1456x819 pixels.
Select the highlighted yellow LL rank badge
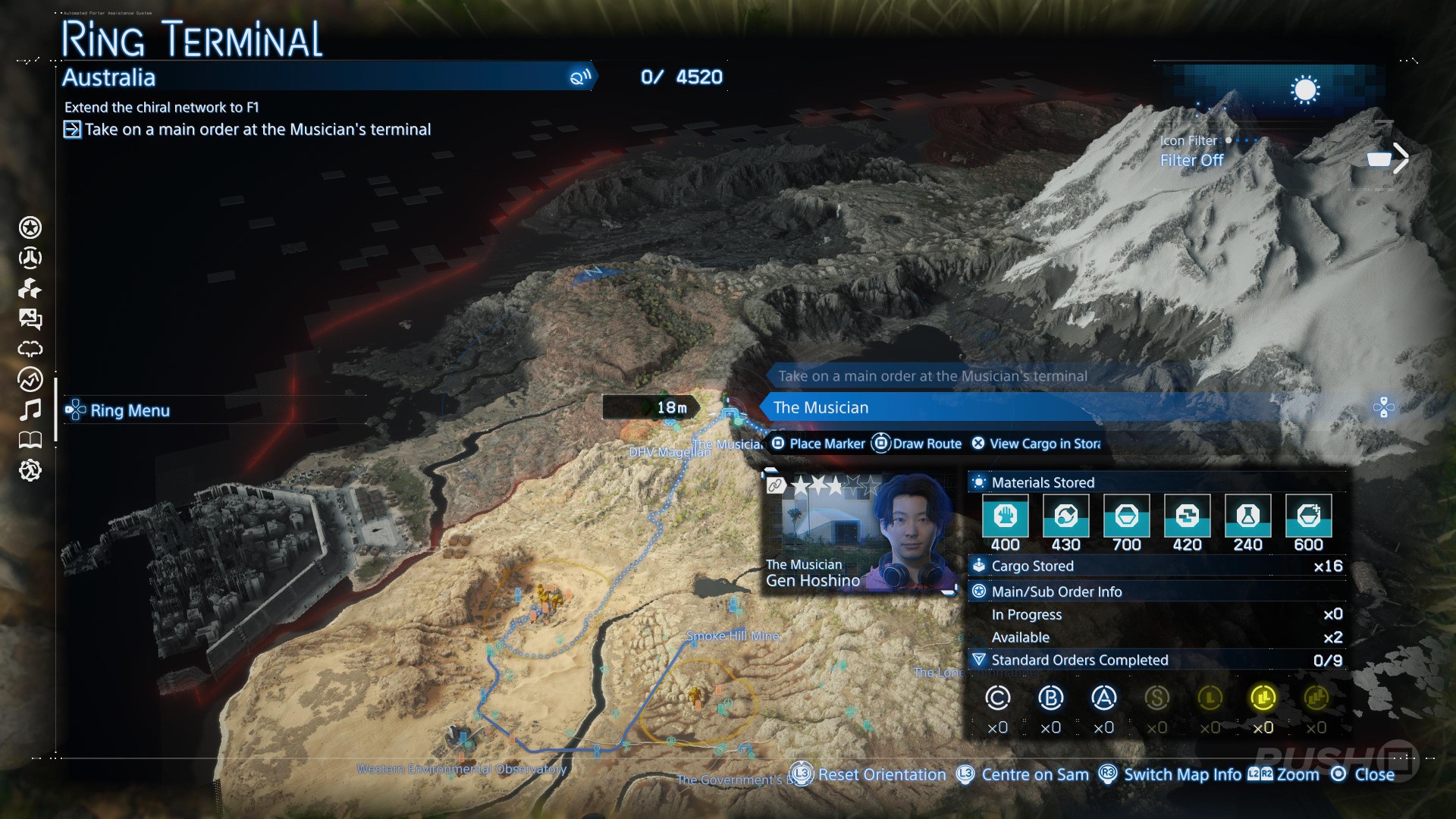[x=1263, y=698]
